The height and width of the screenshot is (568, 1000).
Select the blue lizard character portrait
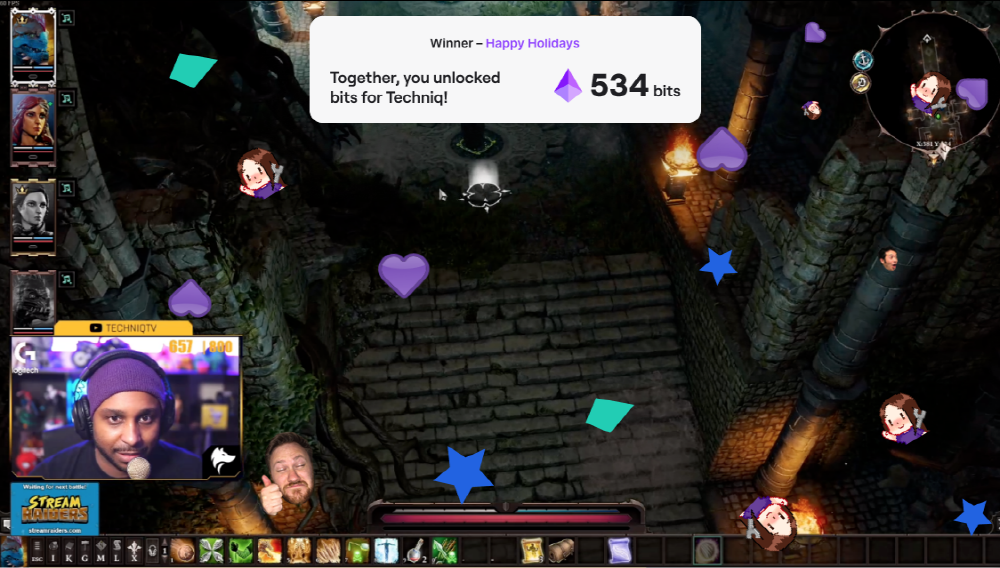(x=32, y=43)
